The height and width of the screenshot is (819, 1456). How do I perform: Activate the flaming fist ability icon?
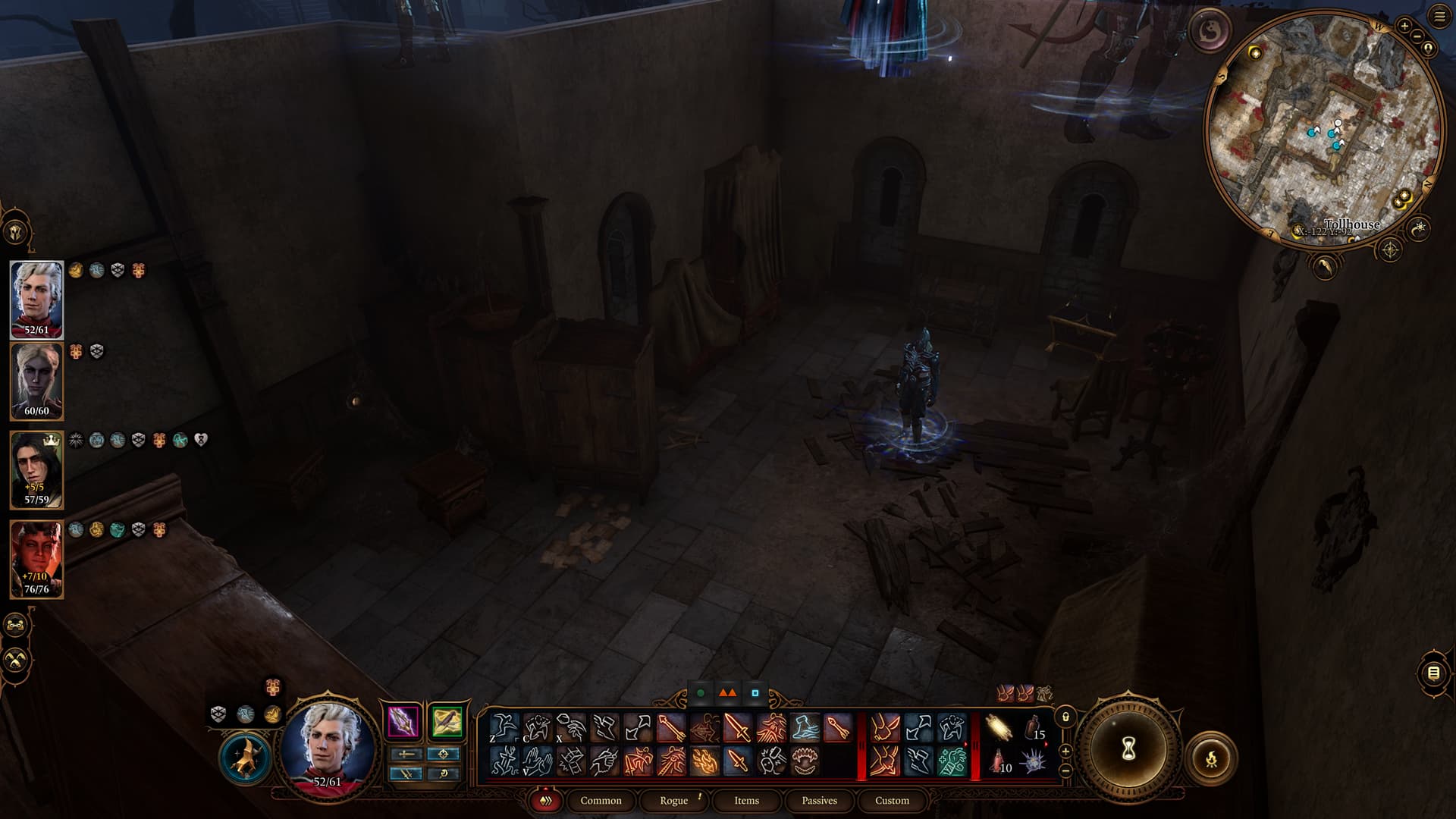pos(704,761)
